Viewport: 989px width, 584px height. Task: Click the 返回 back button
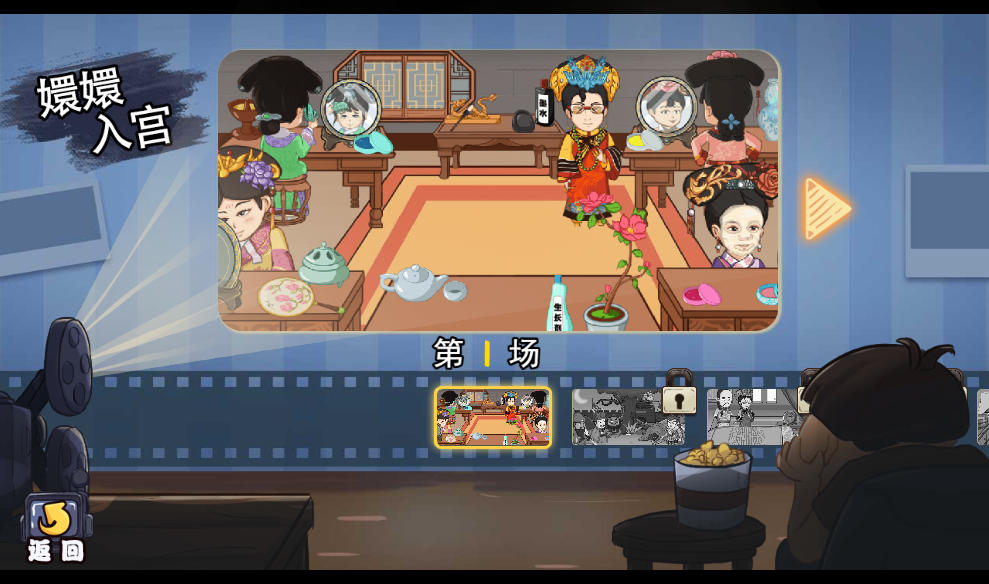[x=56, y=528]
